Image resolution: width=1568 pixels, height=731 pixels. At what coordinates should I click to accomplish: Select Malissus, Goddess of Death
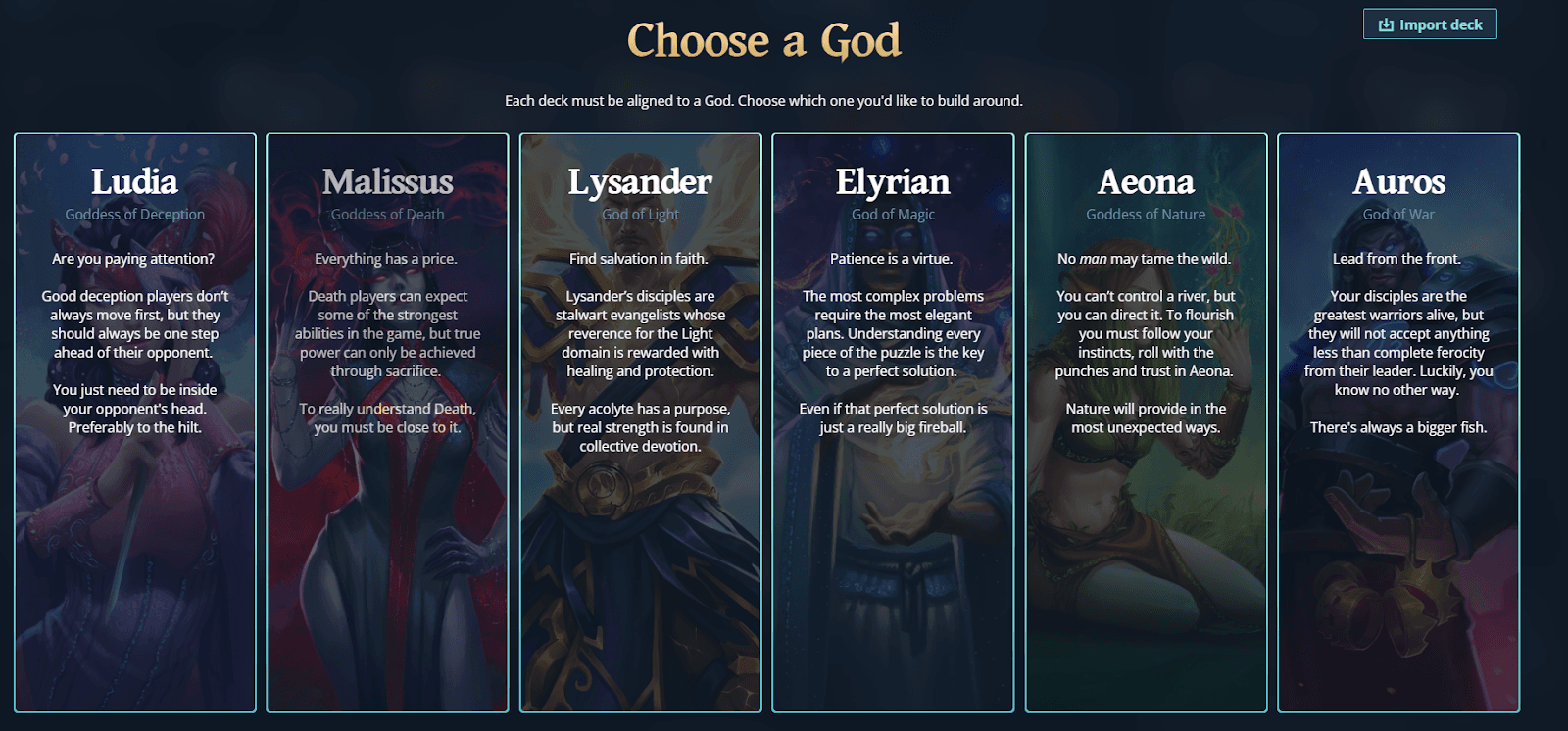(x=387, y=421)
